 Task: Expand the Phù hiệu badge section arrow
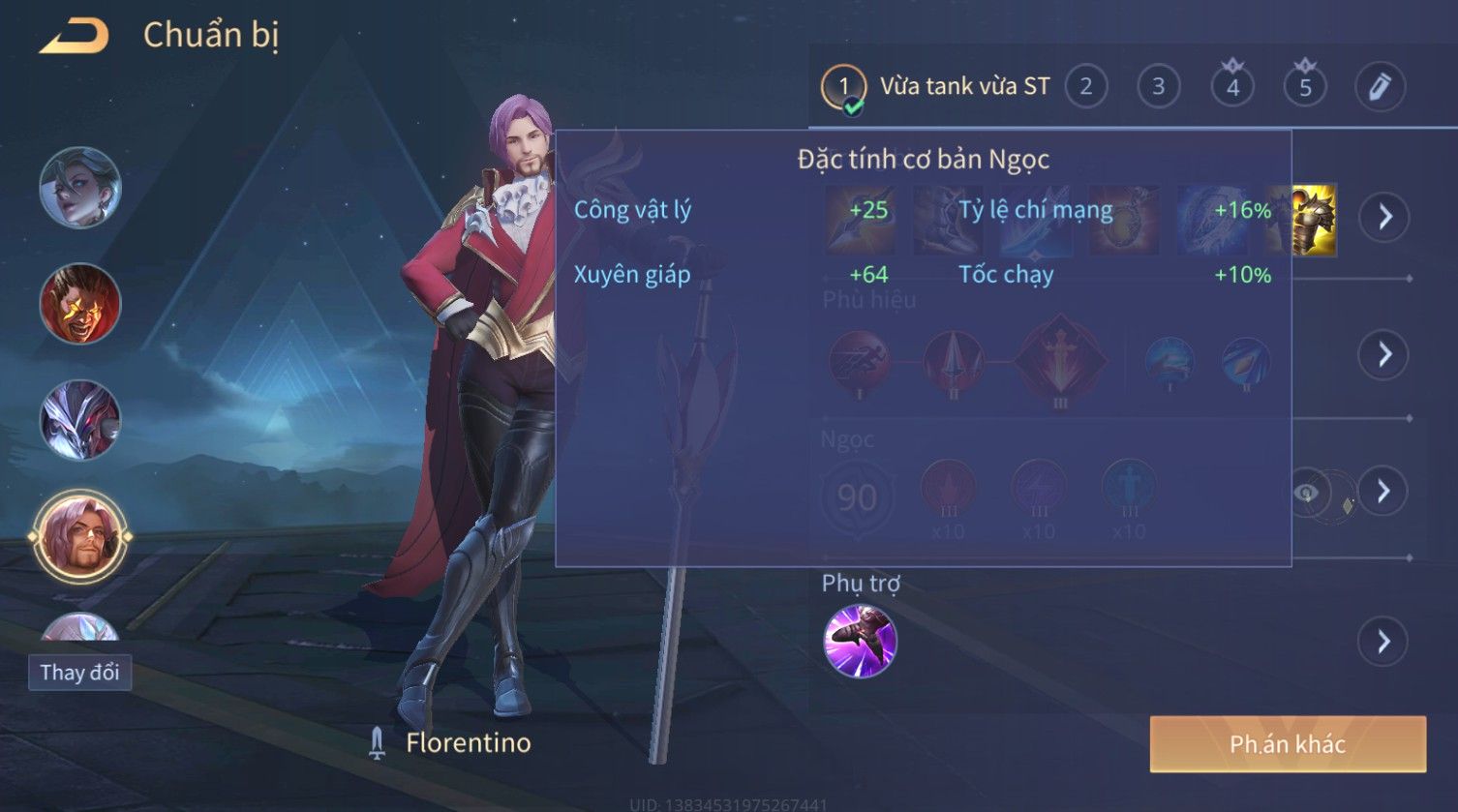tap(1384, 355)
